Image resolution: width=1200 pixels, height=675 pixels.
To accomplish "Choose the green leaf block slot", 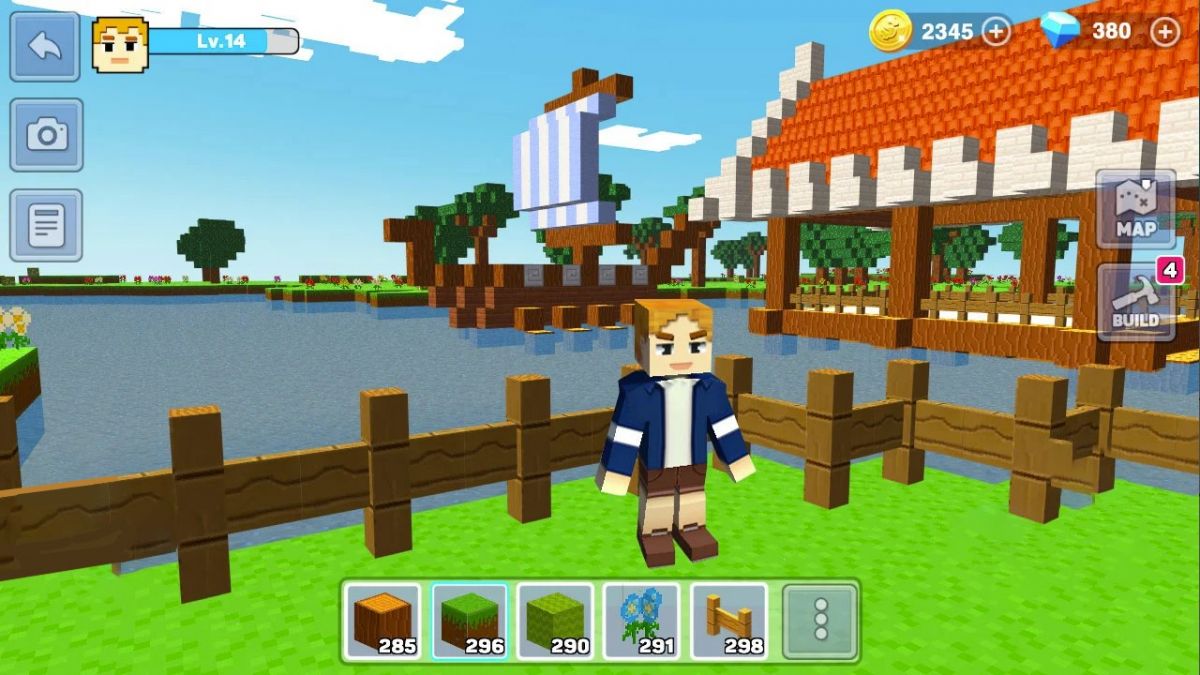I will click(x=556, y=621).
